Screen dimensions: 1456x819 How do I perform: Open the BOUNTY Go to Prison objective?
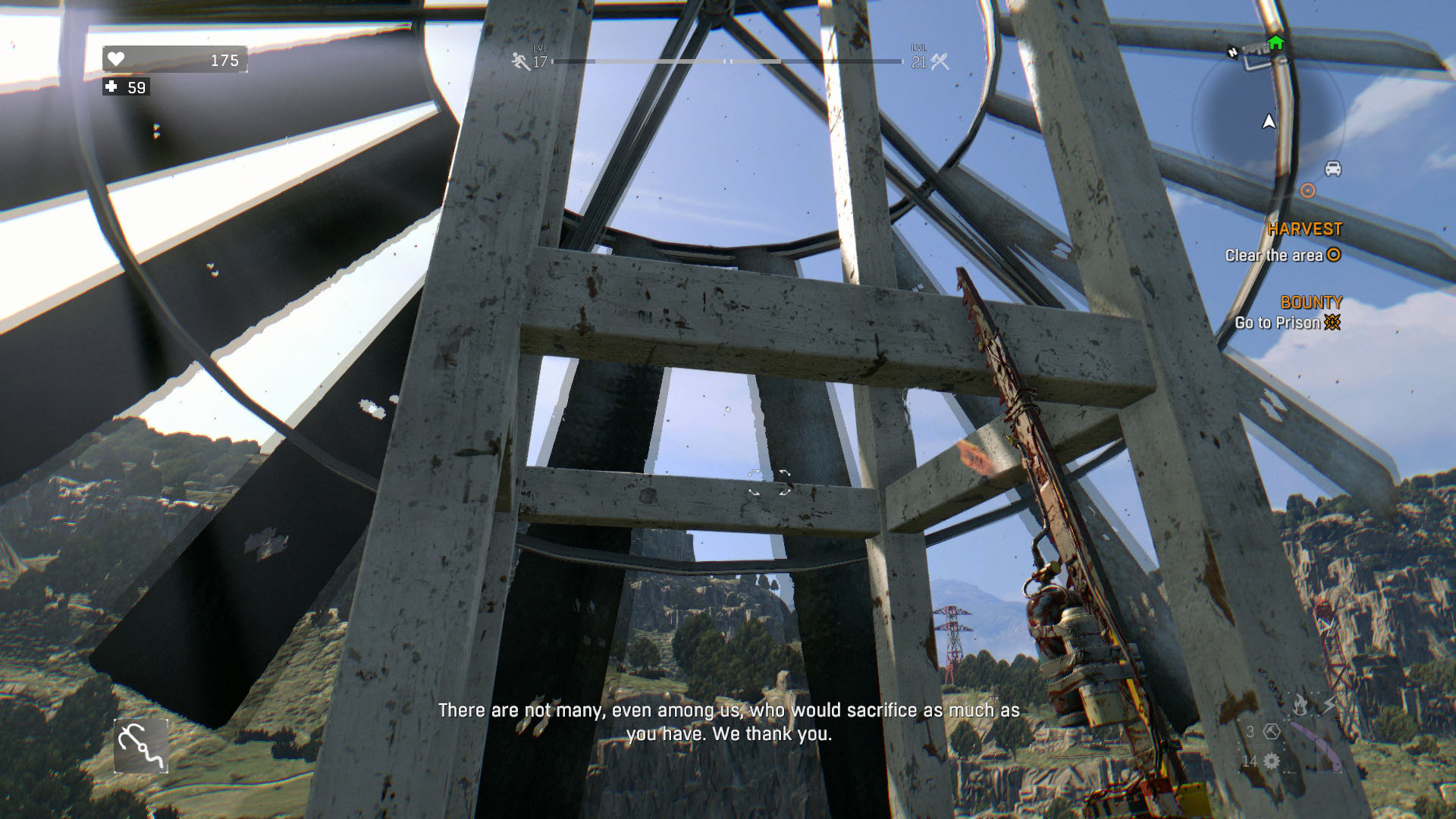[1287, 322]
